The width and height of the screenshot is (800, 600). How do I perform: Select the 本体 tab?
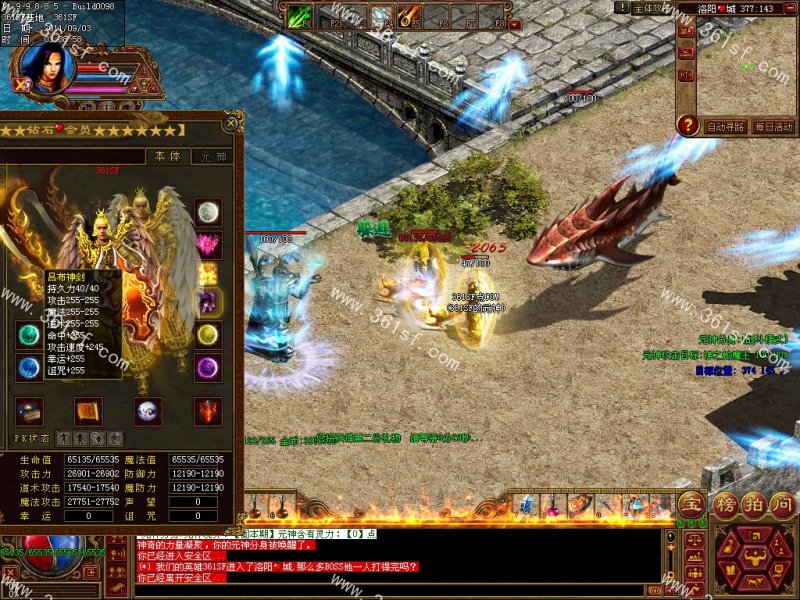tap(165, 156)
